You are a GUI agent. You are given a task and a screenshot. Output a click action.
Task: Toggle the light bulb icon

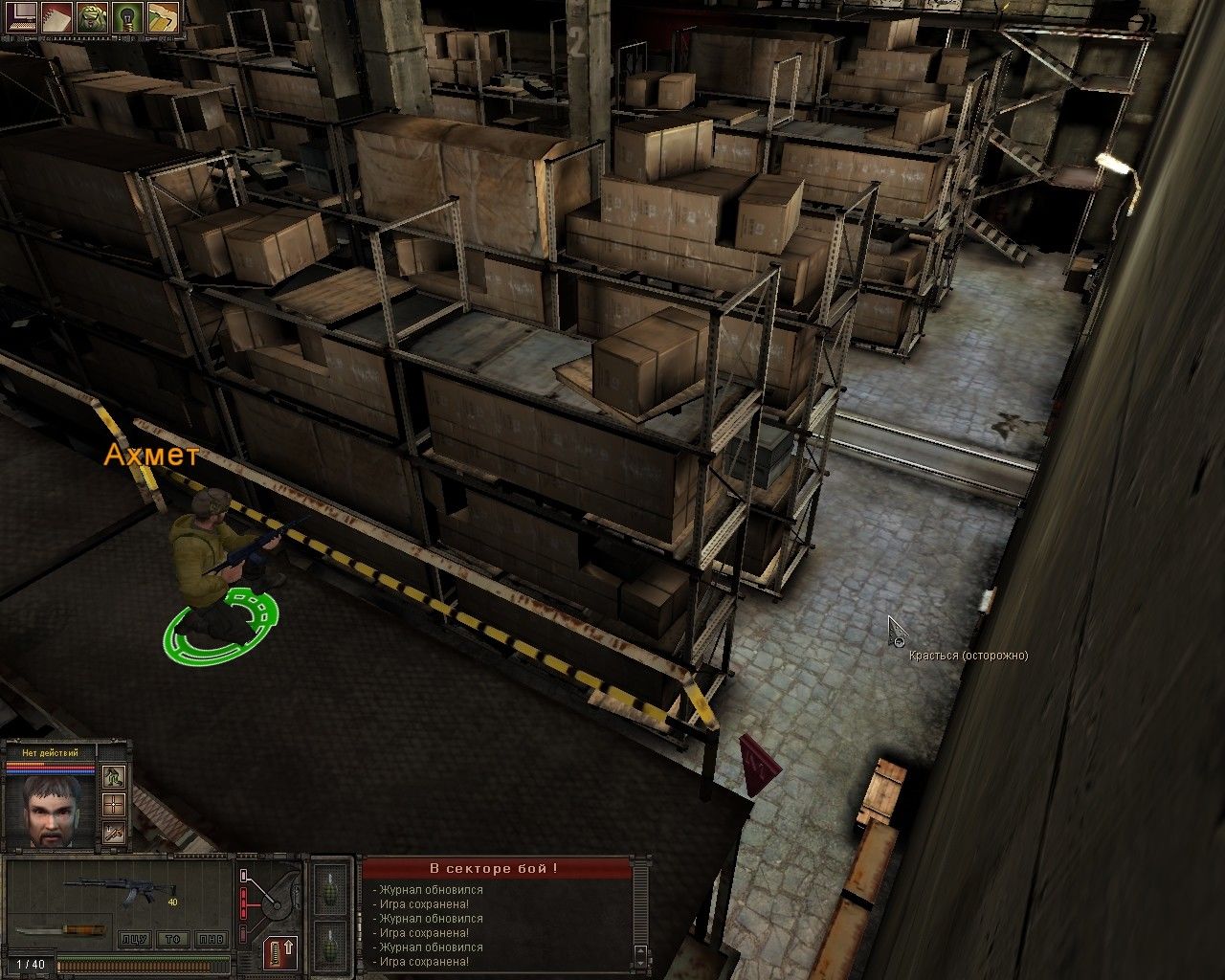pos(127,17)
